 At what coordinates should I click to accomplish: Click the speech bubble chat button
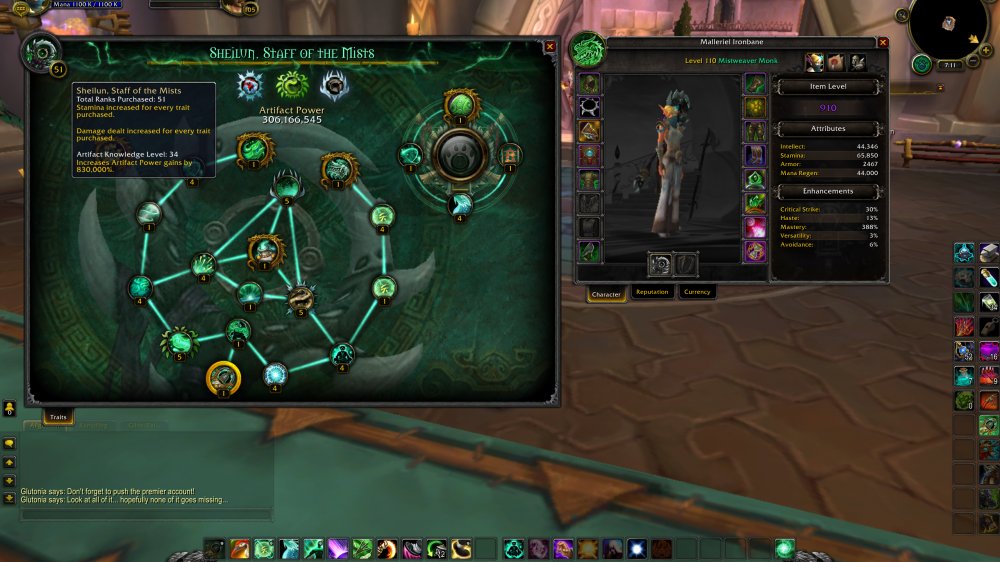click(x=10, y=443)
